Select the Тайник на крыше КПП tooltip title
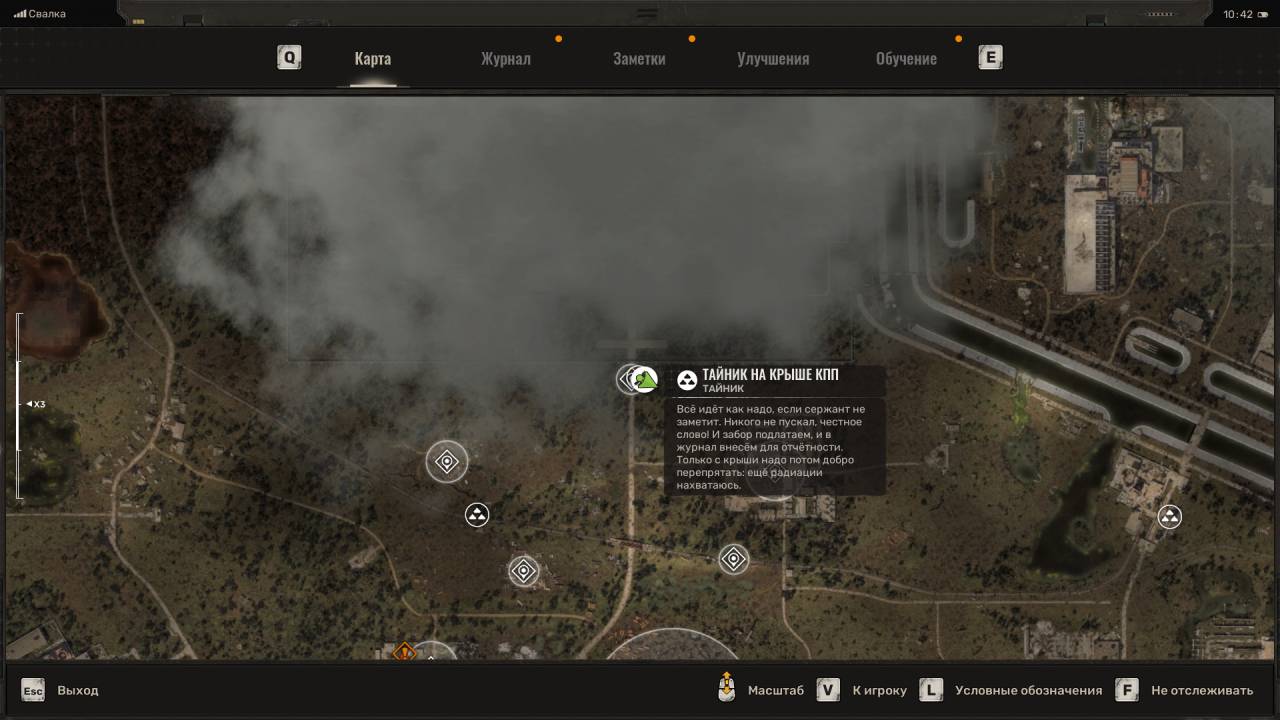This screenshot has width=1280, height=720. click(770, 375)
